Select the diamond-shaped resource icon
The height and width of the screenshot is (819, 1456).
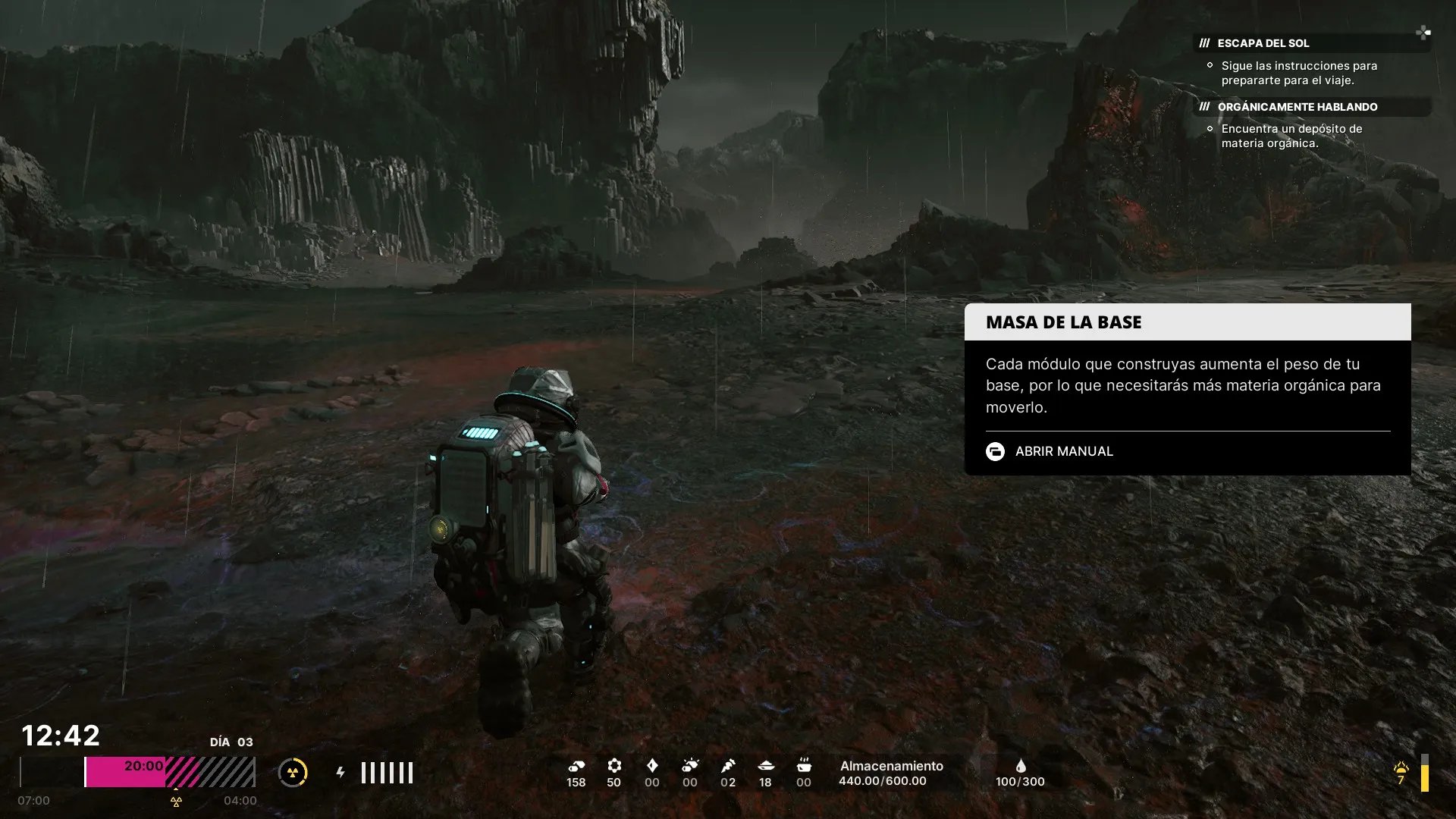pyautogui.click(x=652, y=766)
